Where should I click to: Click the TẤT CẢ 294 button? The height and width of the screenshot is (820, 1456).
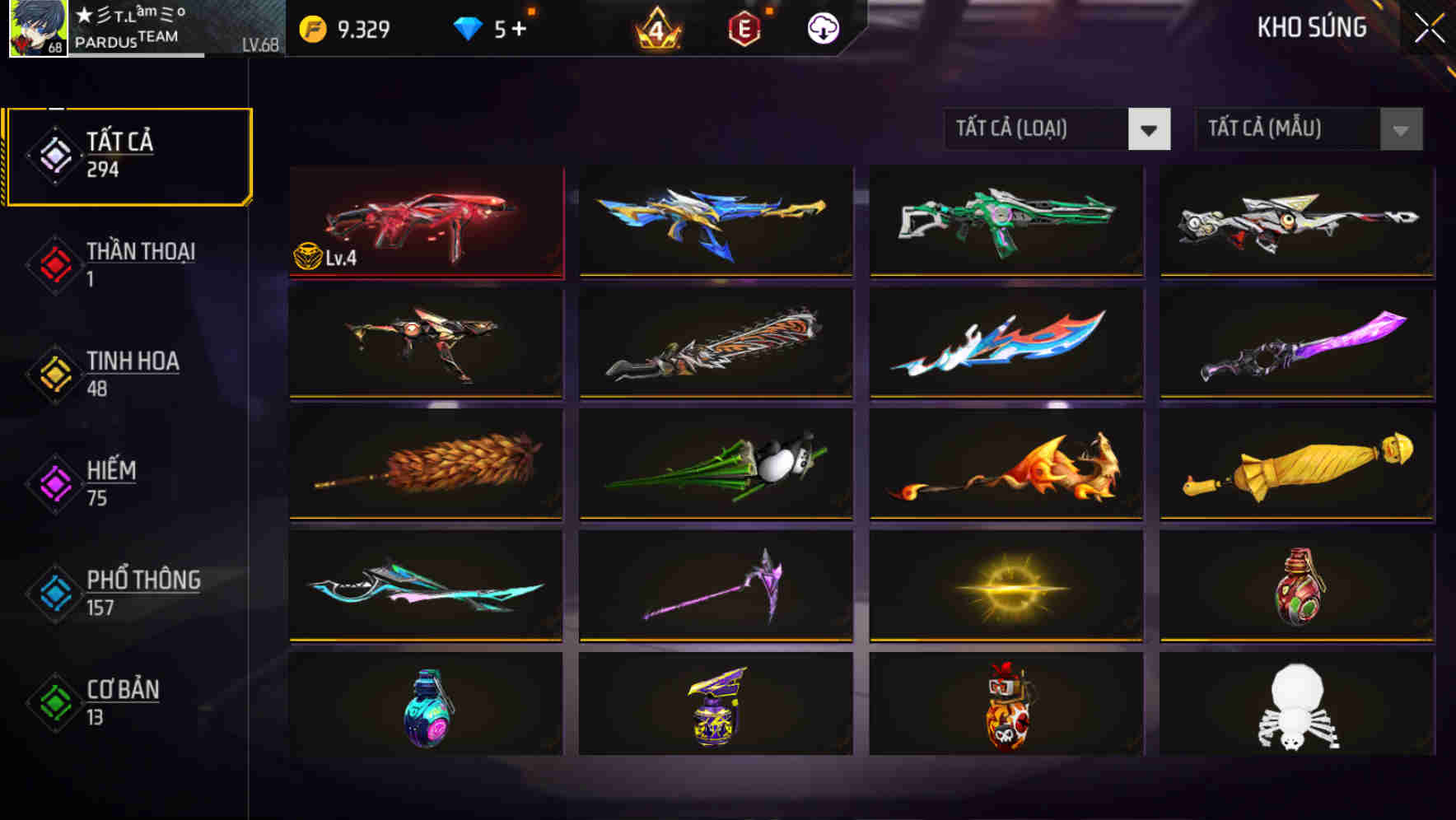pyautogui.click(x=128, y=152)
